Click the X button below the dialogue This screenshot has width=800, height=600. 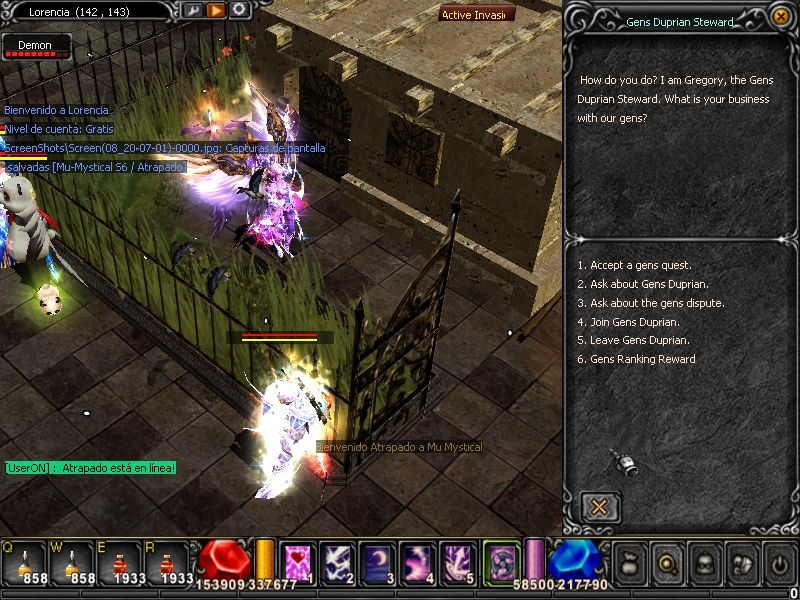click(599, 506)
